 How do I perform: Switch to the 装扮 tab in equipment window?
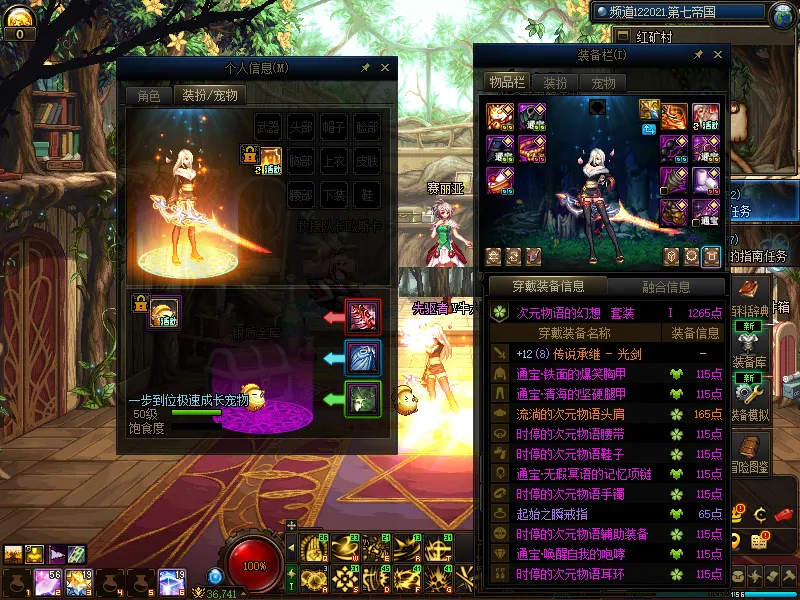(555, 83)
